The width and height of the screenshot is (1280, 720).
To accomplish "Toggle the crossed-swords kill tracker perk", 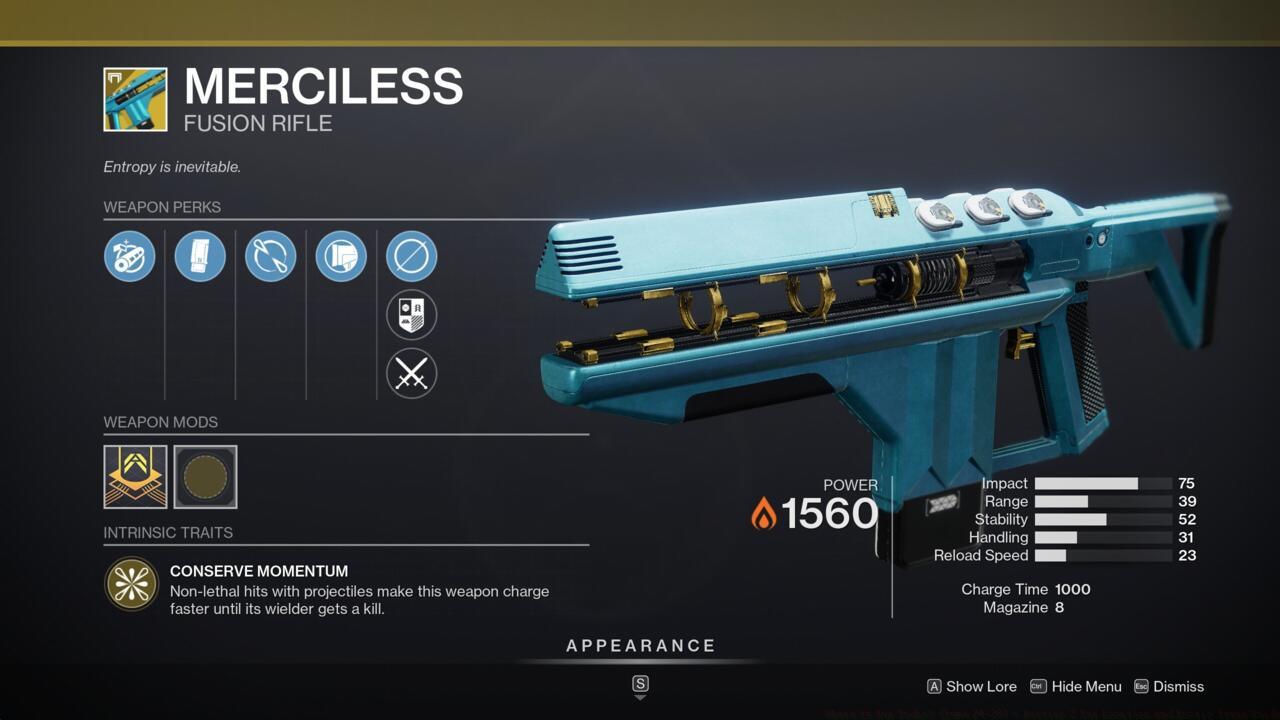I will point(411,374).
